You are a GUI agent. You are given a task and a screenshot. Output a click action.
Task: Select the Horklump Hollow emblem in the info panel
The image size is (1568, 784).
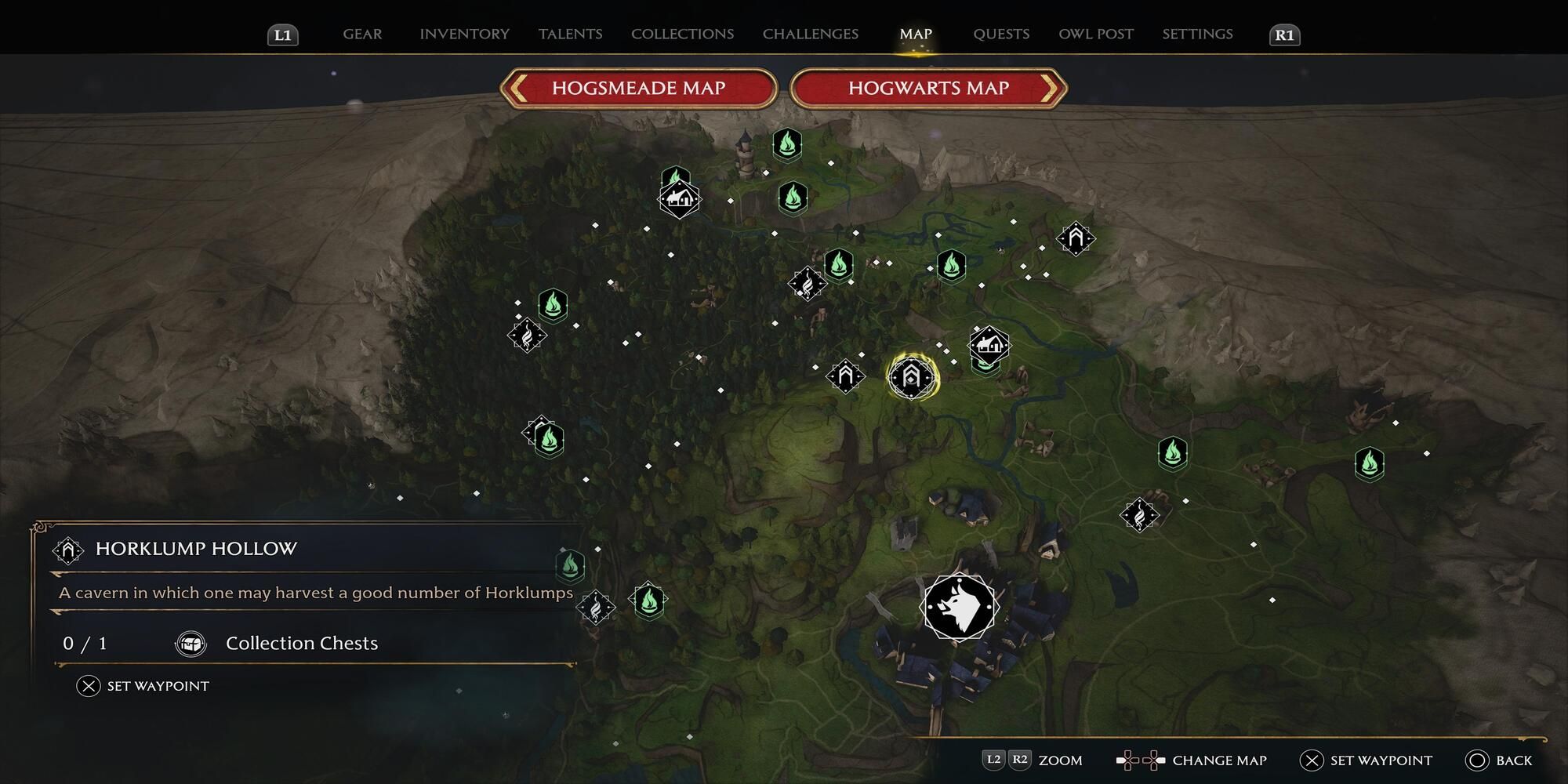point(69,550)
